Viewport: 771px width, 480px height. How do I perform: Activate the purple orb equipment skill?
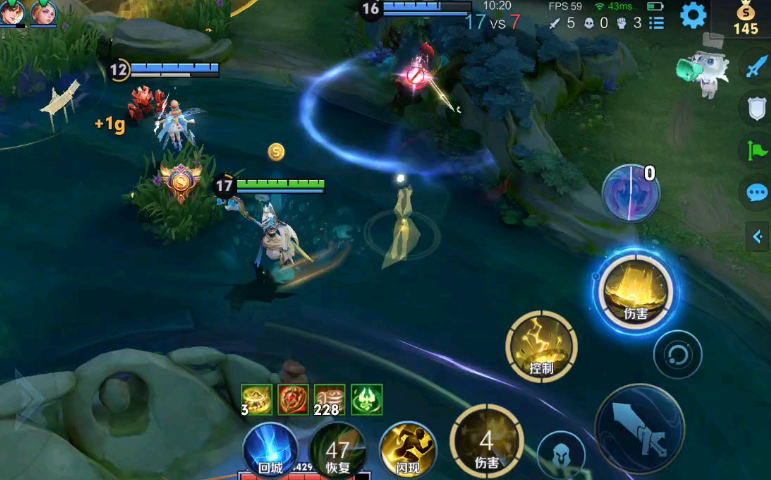click(x=630, y=192)
